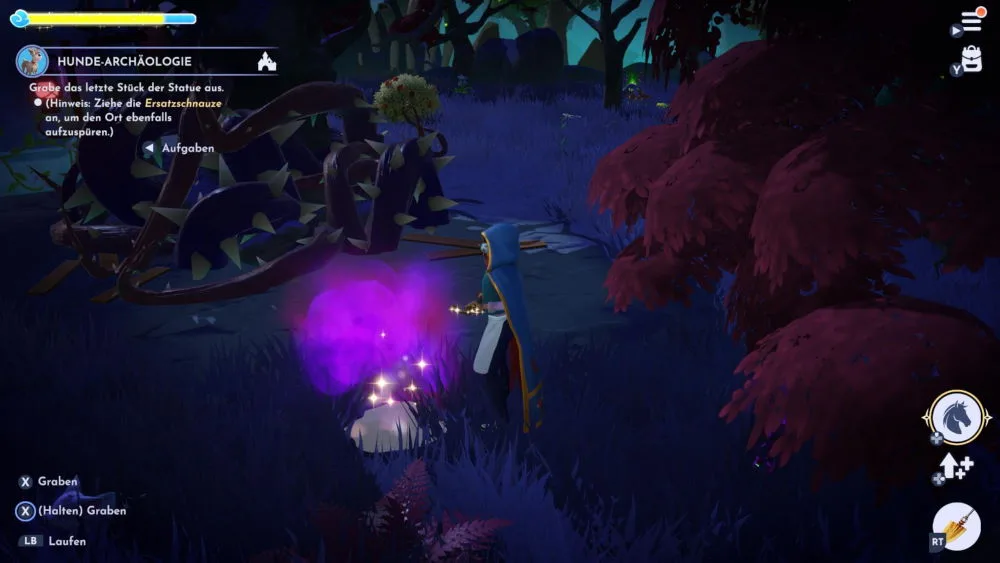Open the backpack inventory

coord(971,61)
